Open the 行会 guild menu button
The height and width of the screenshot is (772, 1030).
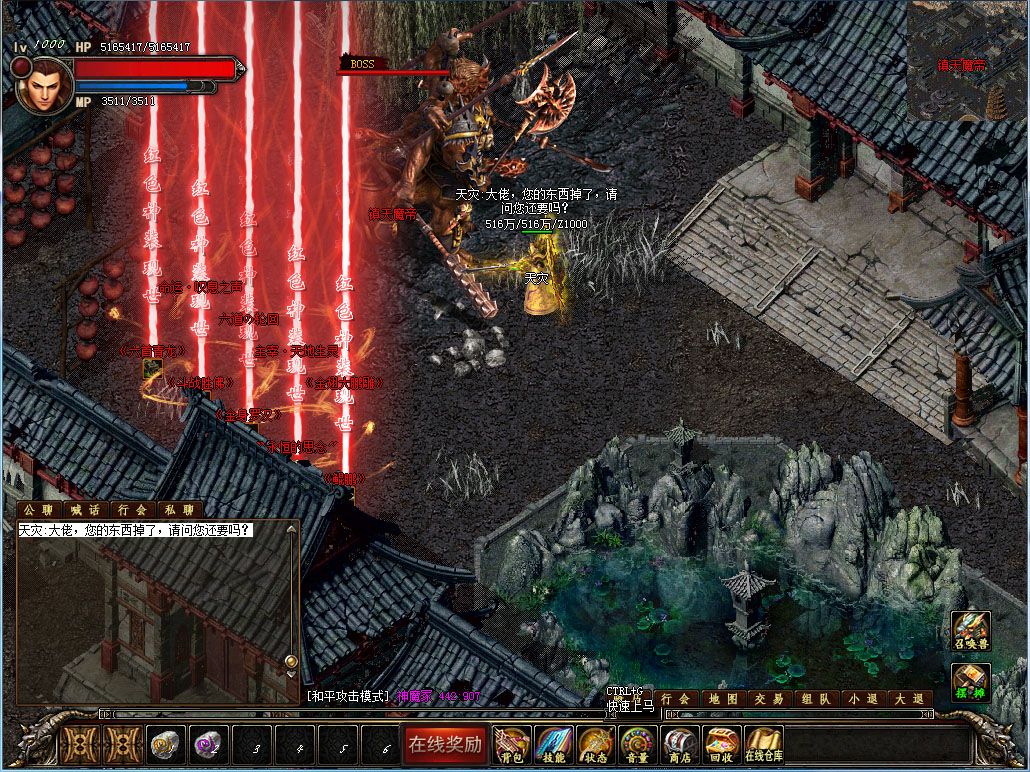(676, 699)
